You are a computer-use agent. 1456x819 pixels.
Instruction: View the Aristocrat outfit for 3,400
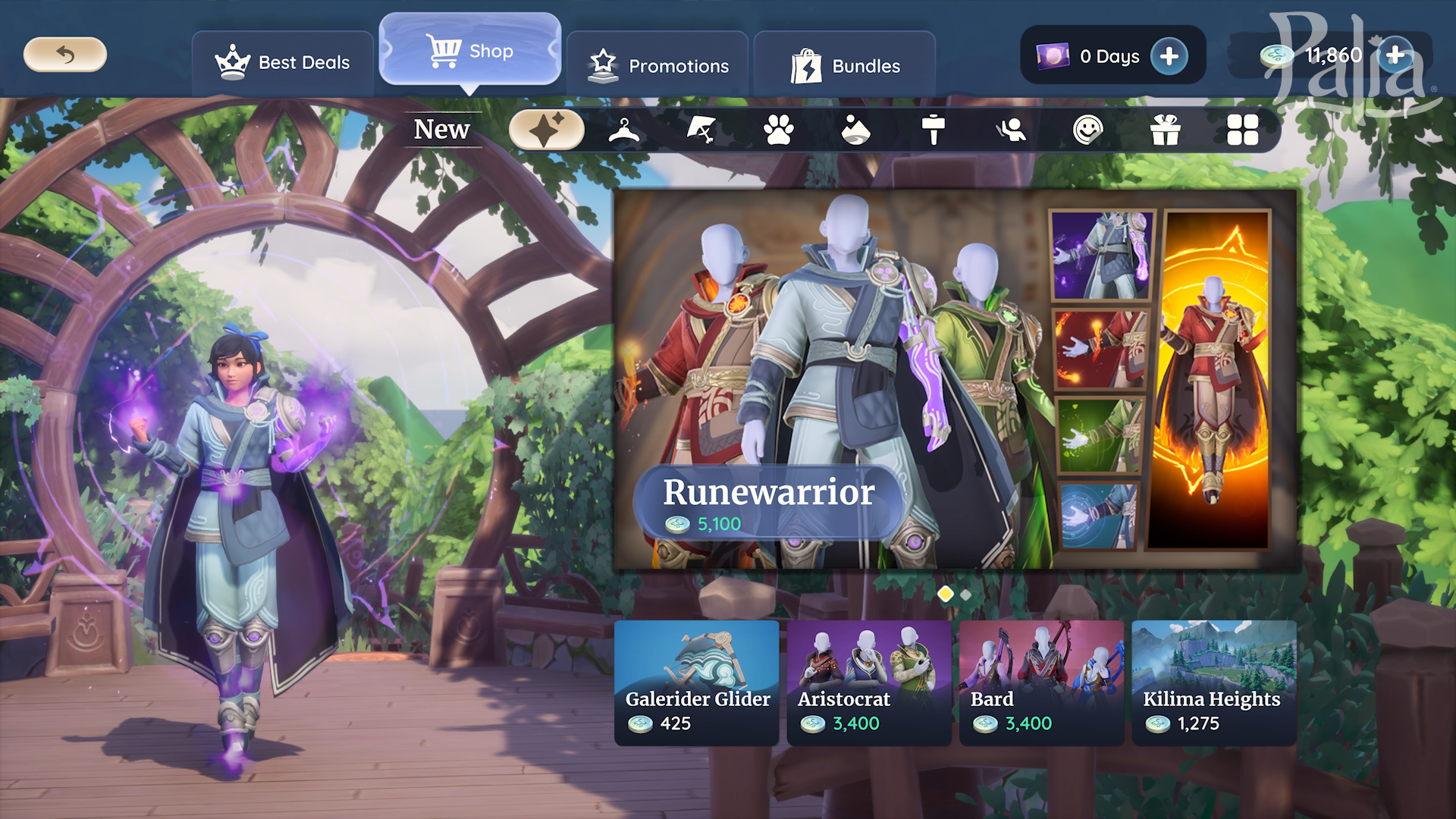[869, 682]
